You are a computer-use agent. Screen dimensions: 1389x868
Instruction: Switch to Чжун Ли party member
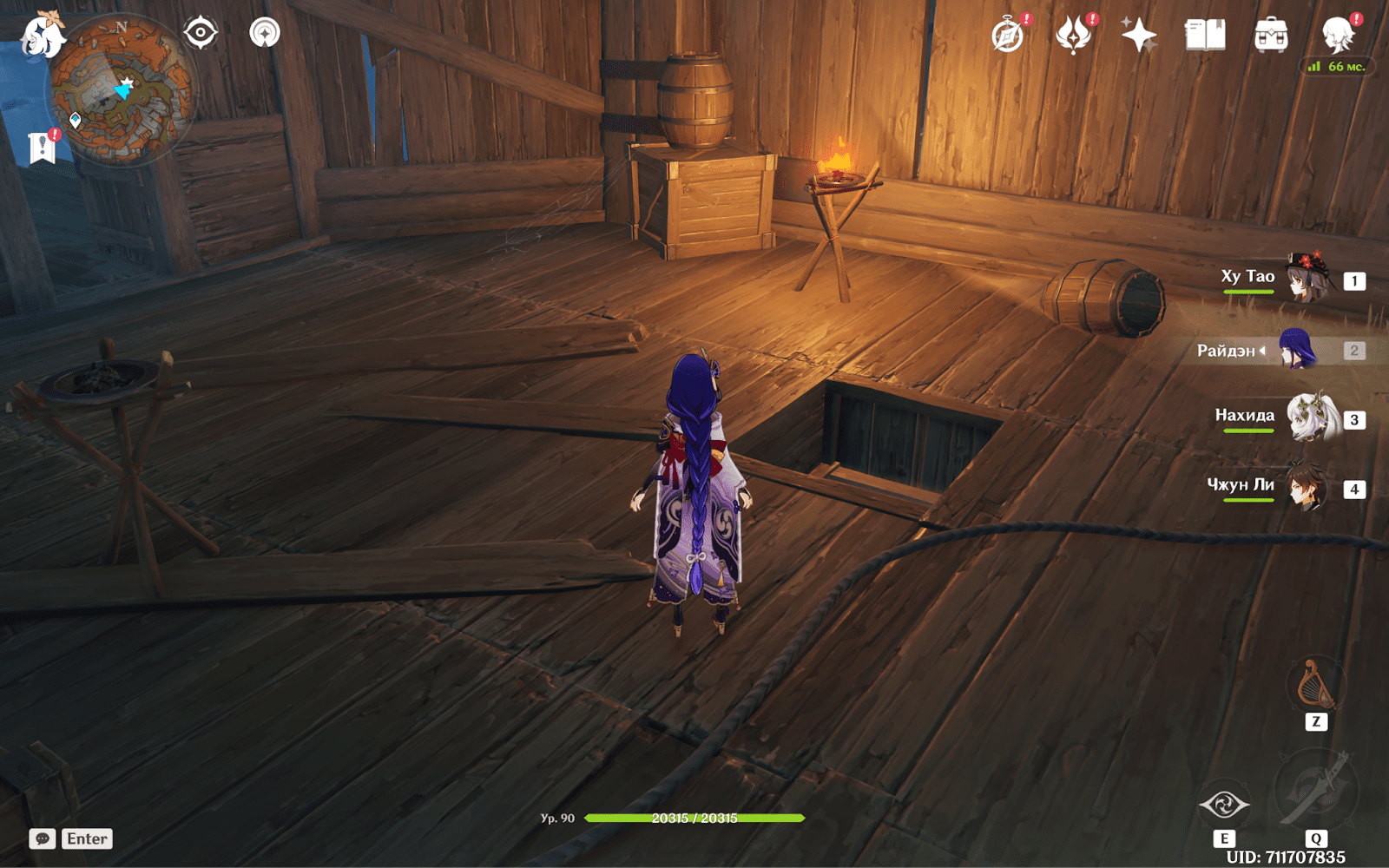tap(1307, 488)
